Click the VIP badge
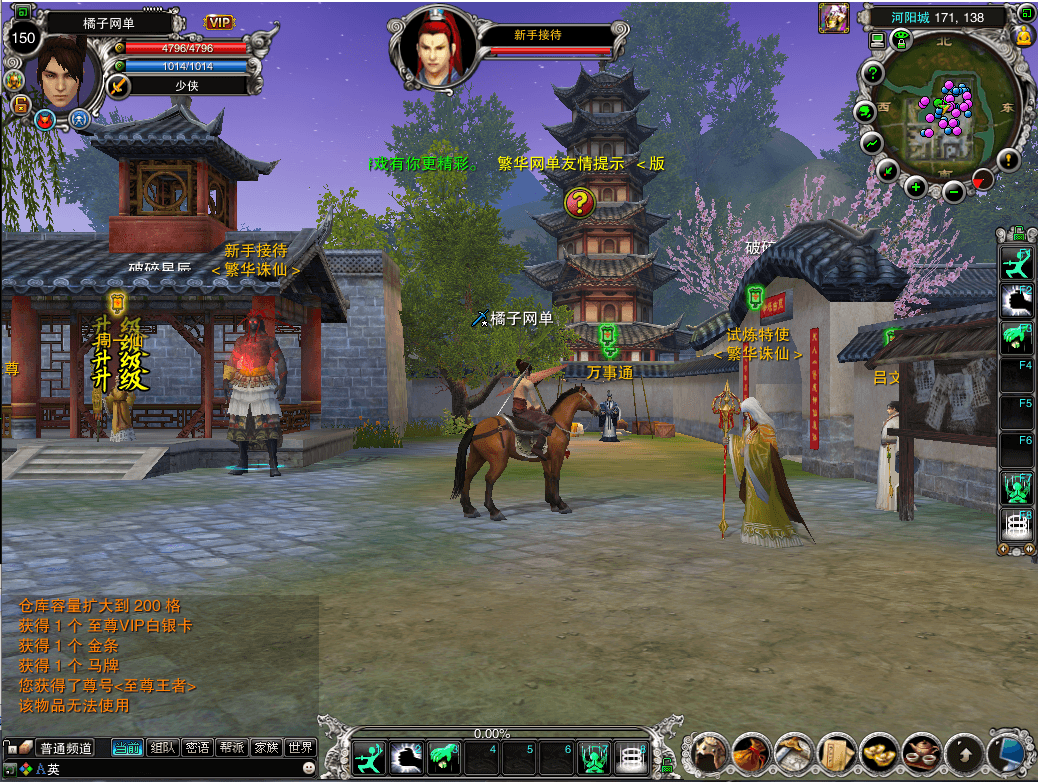 click(219, 22)
